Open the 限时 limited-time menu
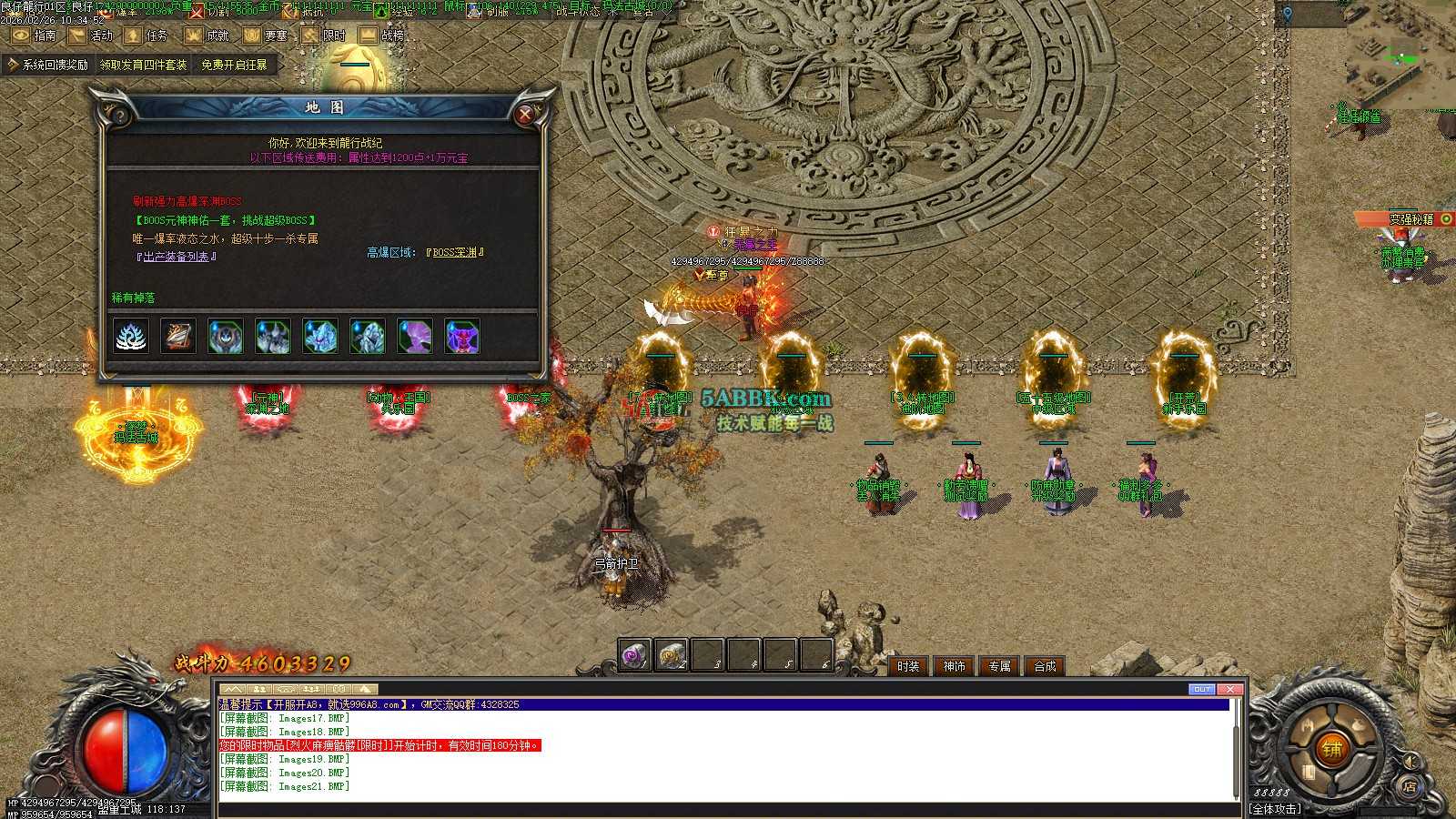This screenshot has width=1456, height=819. (x=324, y=35)
